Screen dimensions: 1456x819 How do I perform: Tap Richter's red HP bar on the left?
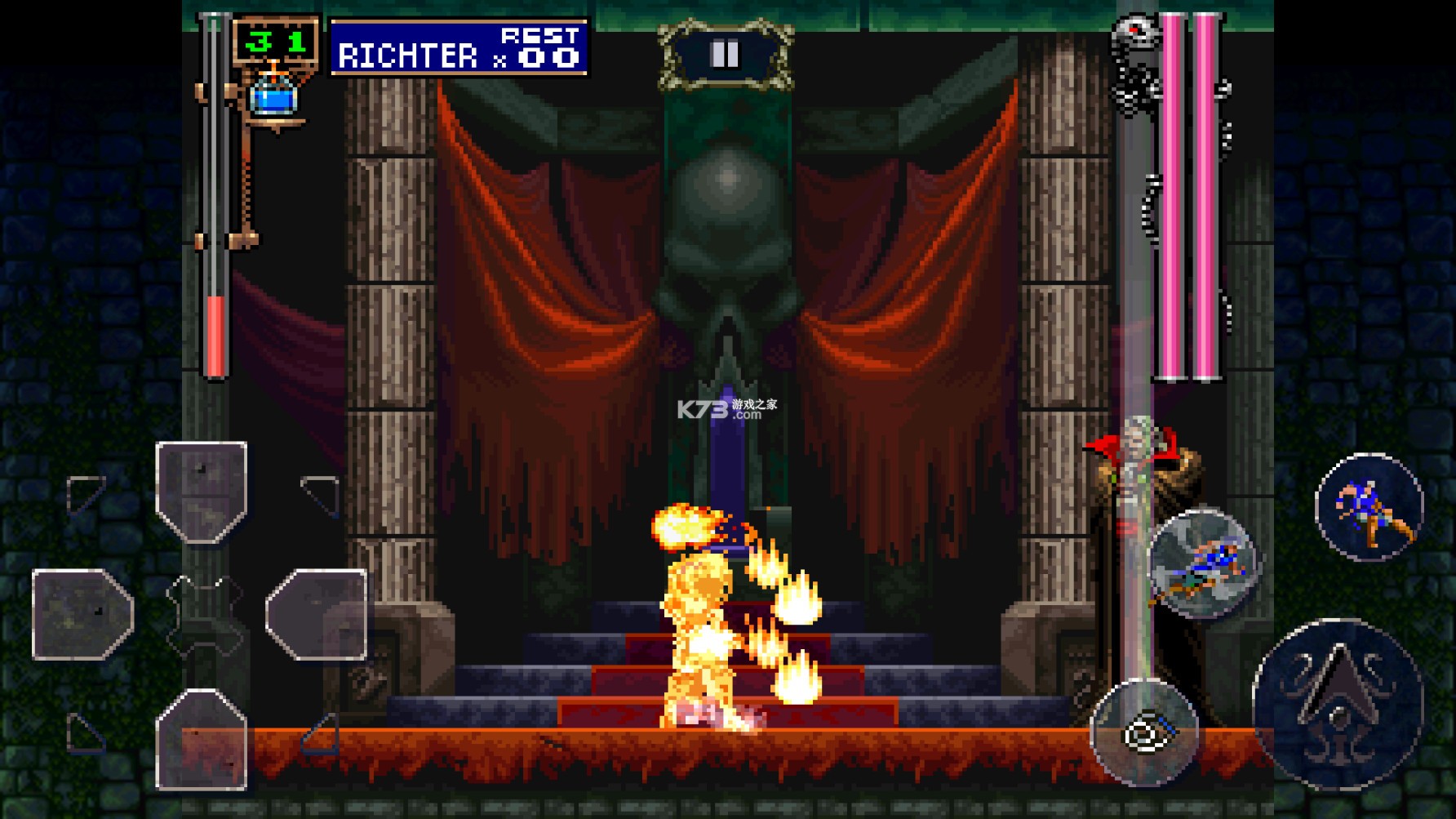point(215,335)
